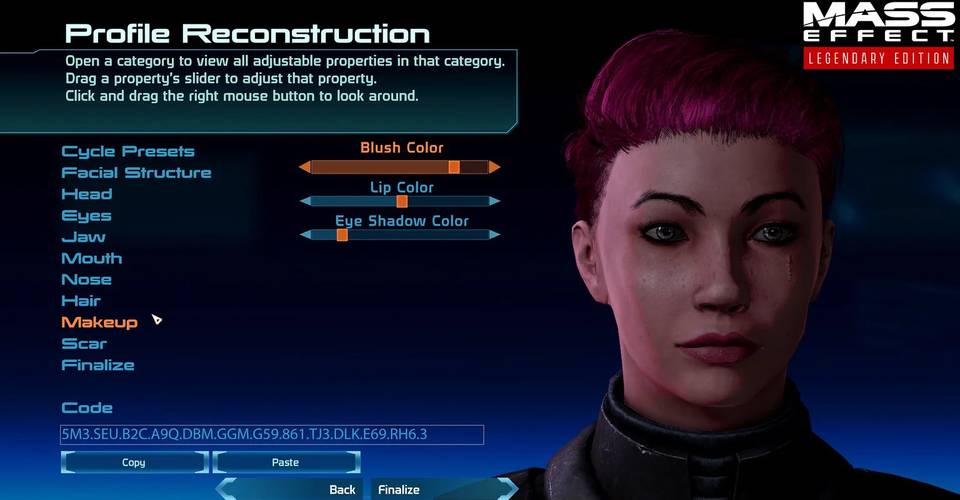
Task: Open the Facial Structure category
Action: pos(136,173)
